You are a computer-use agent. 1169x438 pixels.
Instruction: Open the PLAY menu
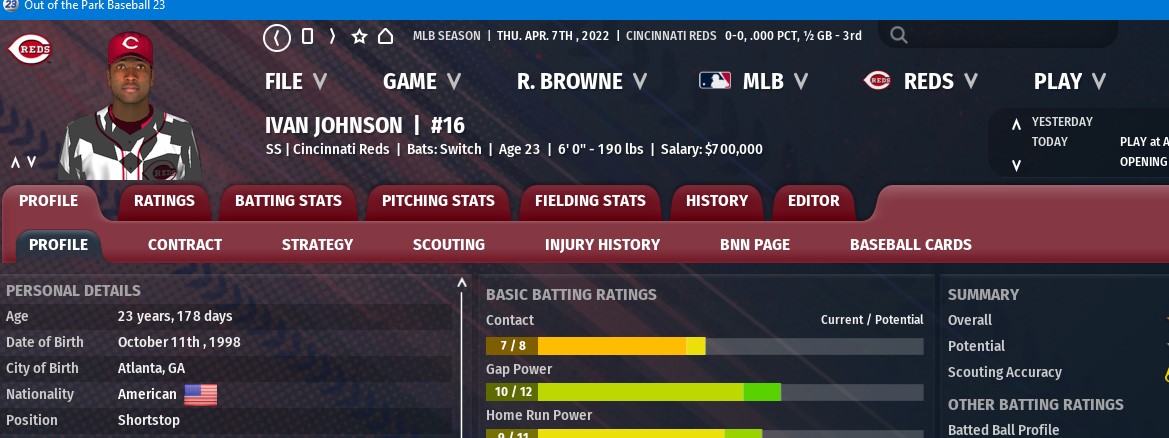coord(1069,82)
